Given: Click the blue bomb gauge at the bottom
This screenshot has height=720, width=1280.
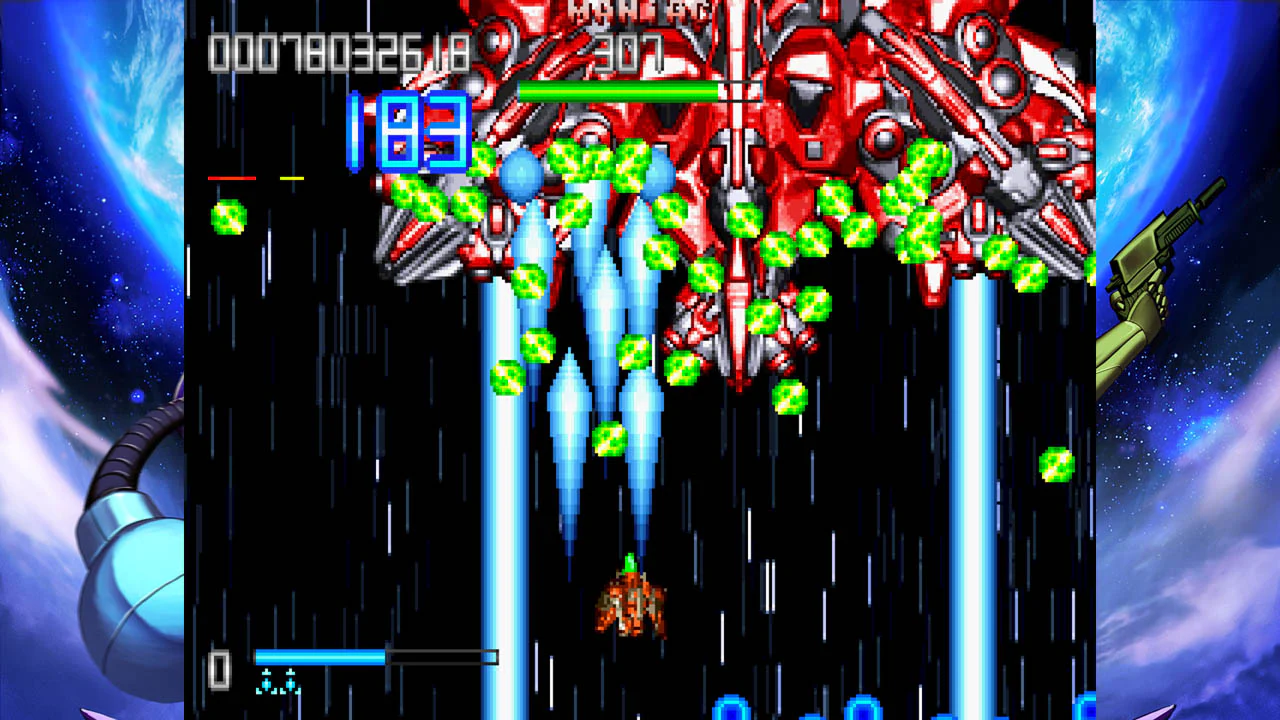Looking at the screenshot, I should pyautogui.click(x=320, y=657).
